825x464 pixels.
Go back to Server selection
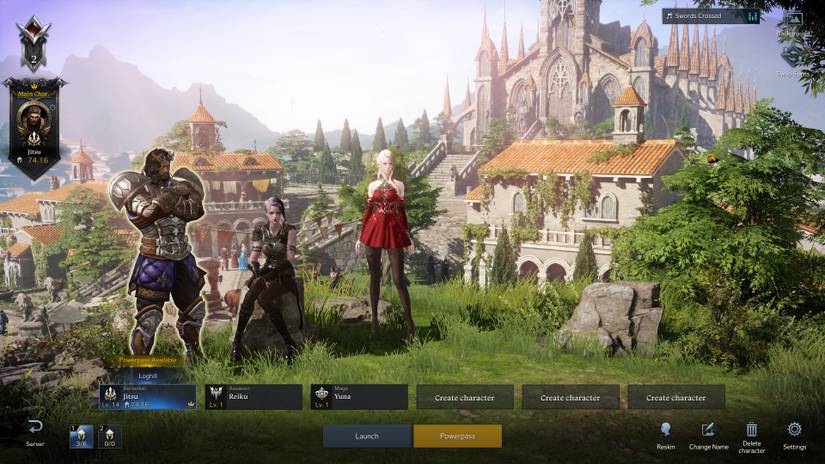35,430
